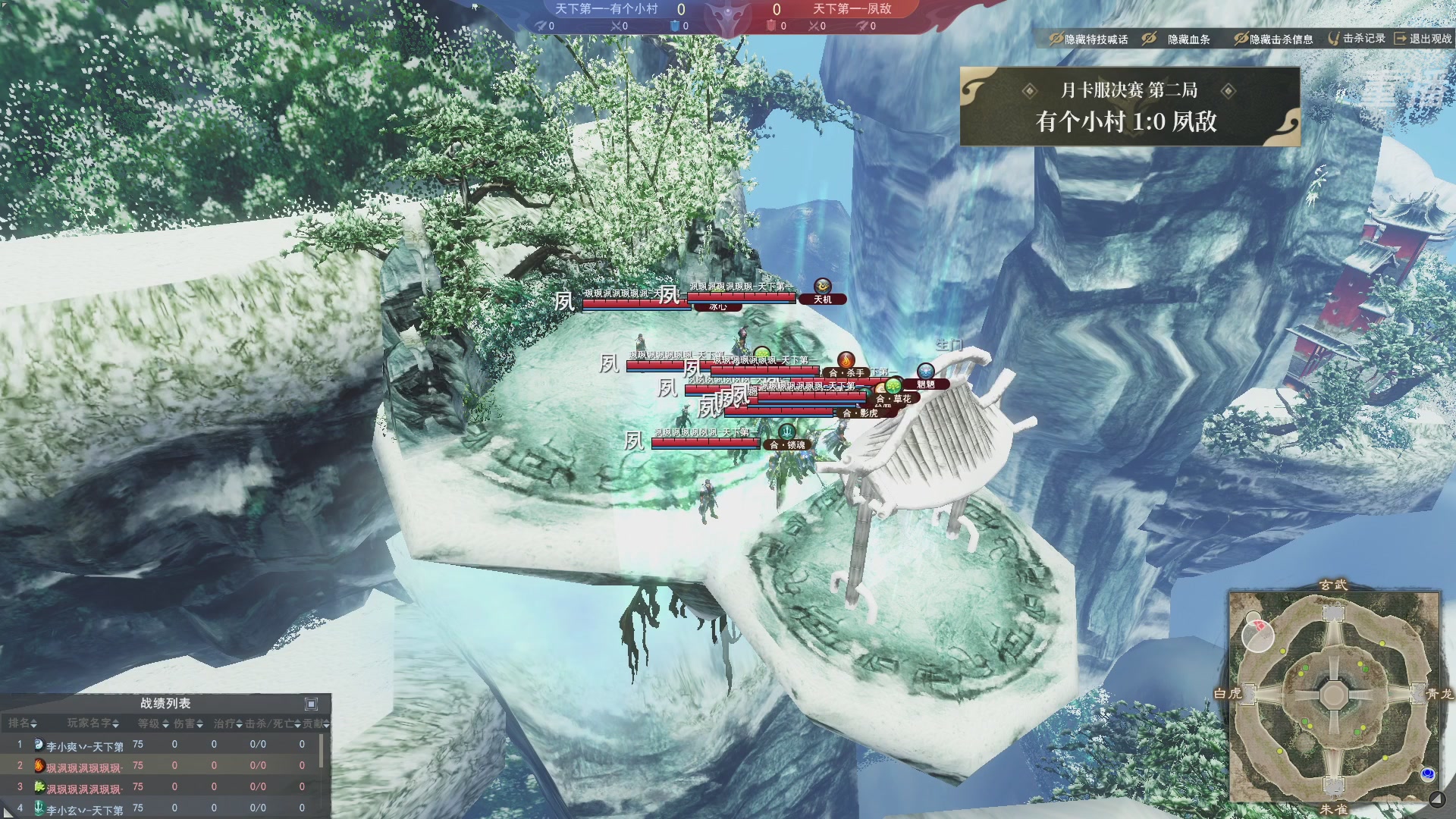Image resolution: width=1456 pixels, height=819 pixels.
Task: Sort scoreboard by 排名 rank
Action: click(23, 723)
